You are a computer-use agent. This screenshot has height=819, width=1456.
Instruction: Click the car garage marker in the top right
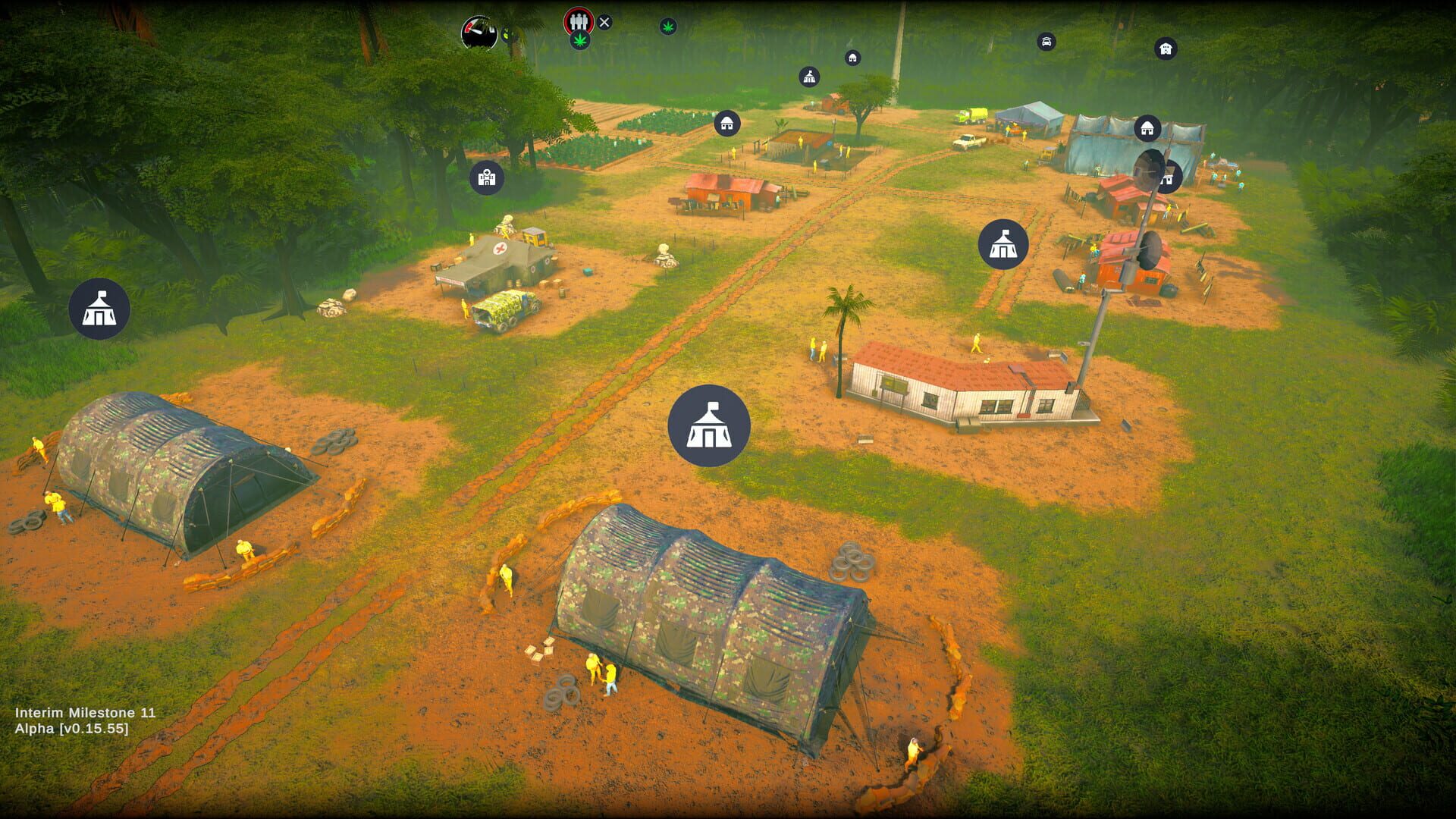[1046, 41]
